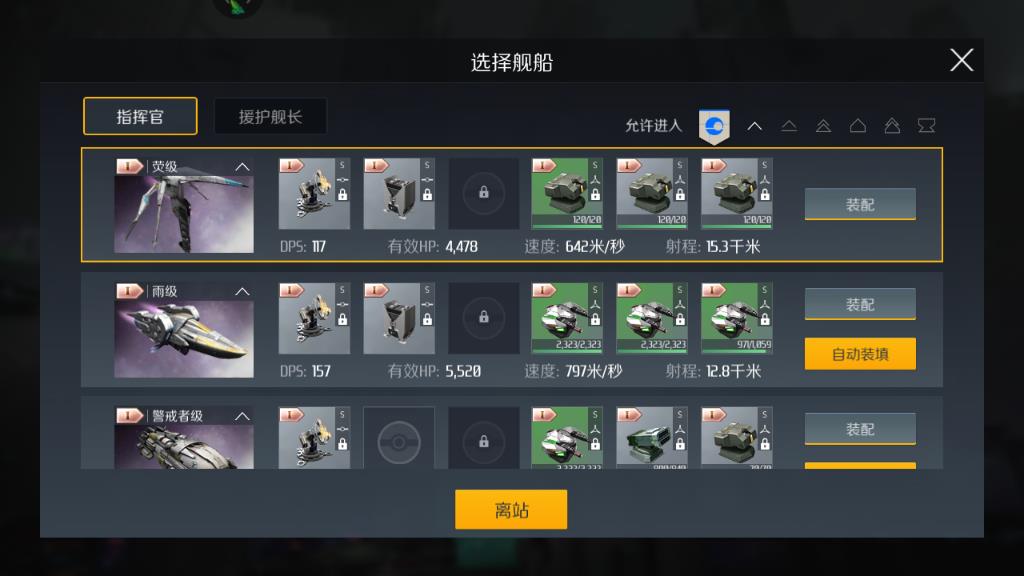Close the ship selection window

click(961, 60)
